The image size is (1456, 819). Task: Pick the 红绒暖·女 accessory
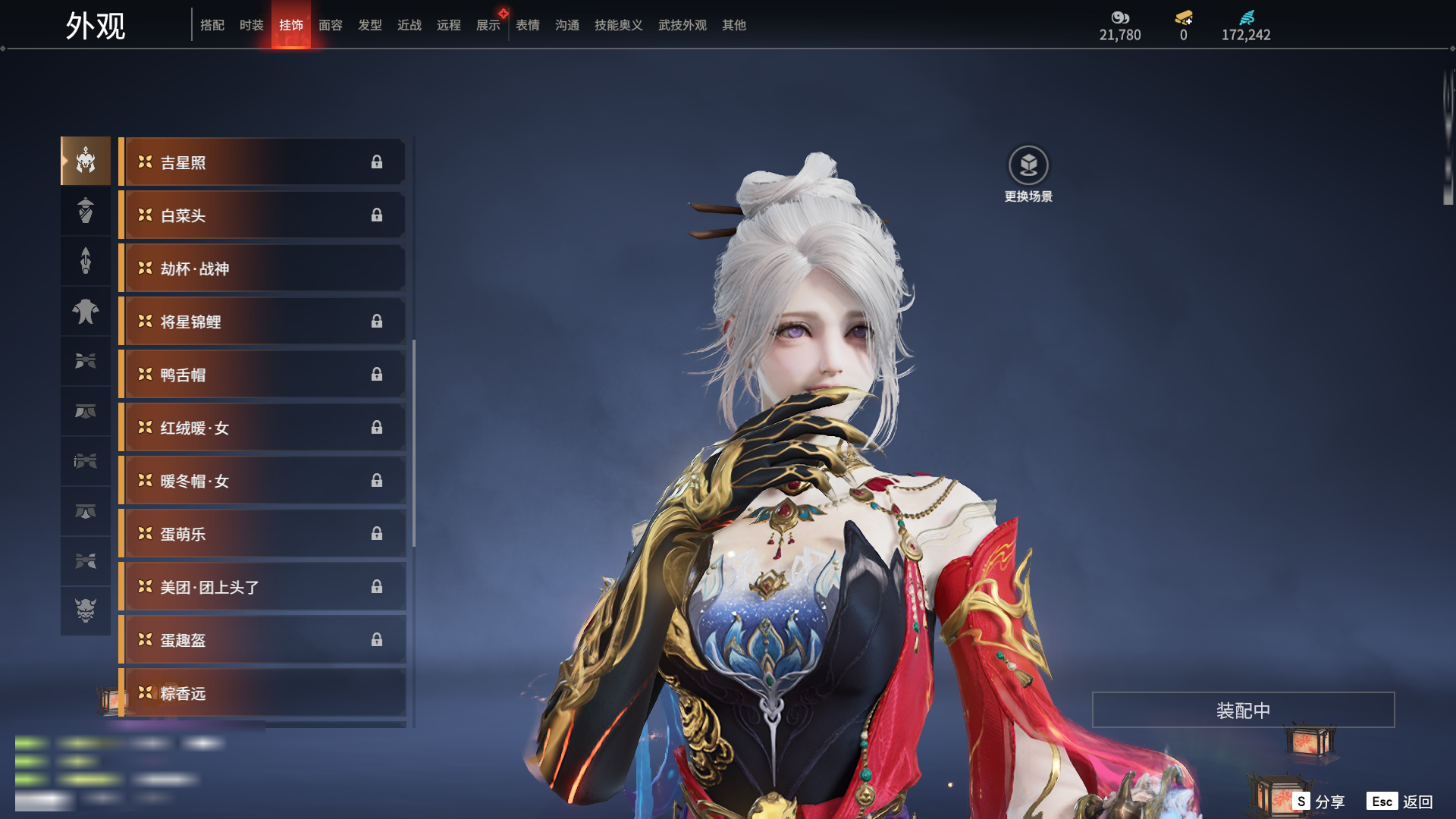click(x=262, y=428)
